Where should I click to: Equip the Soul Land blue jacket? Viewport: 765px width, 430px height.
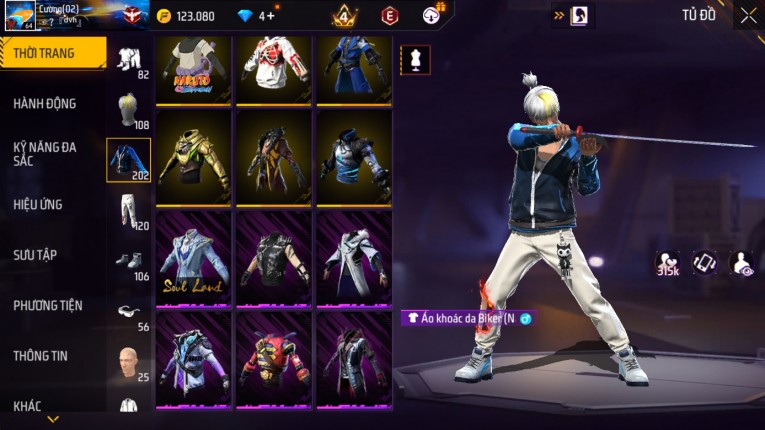click(194, 258)
